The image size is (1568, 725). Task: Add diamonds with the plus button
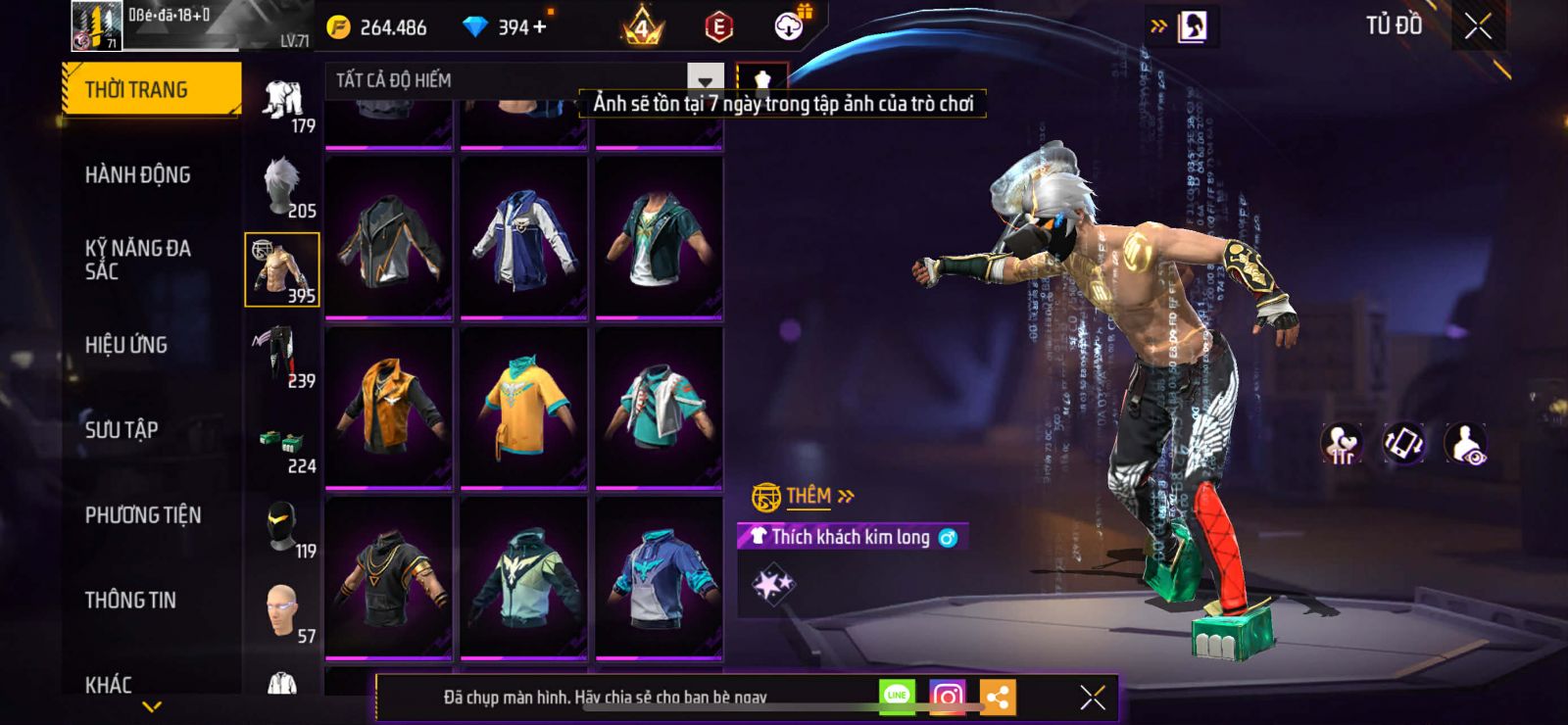click(x=540, y=27)
